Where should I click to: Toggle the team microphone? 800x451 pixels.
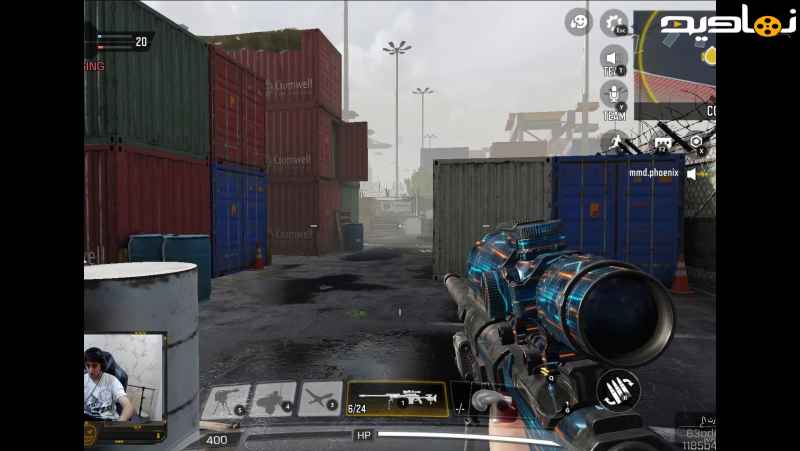(x=613, y=96)
